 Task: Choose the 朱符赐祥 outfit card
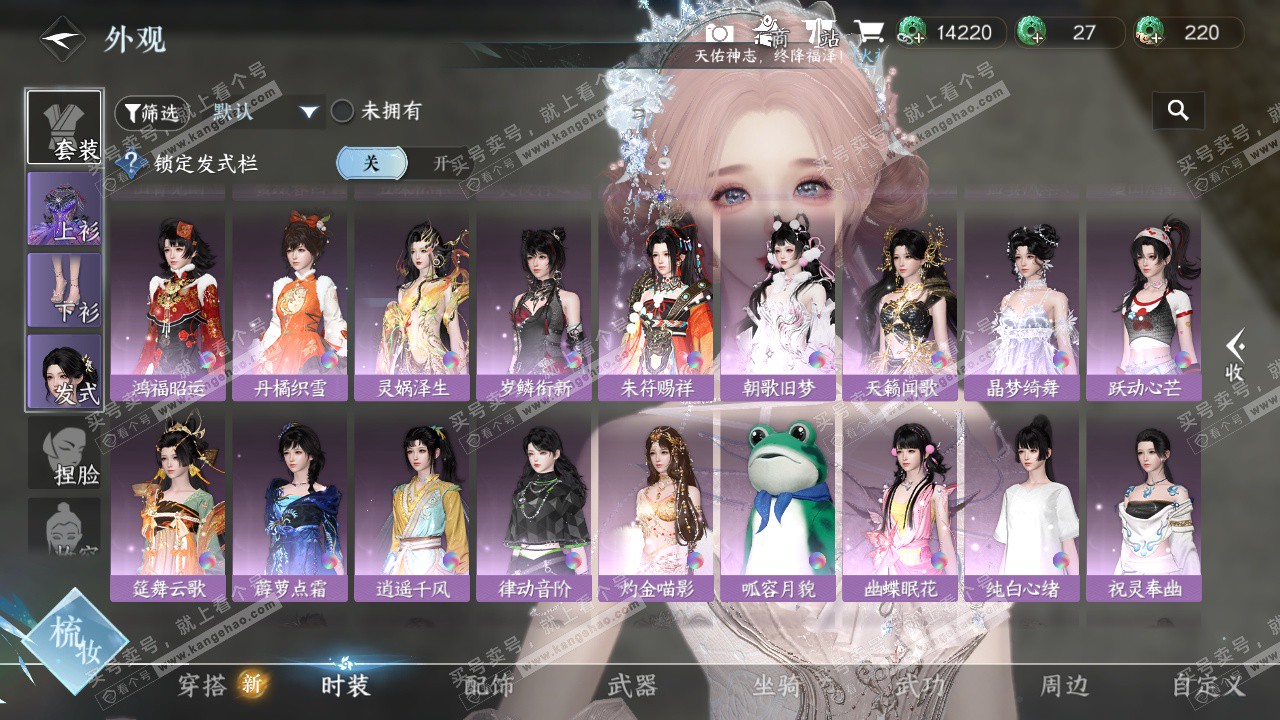tap(656, 299)
